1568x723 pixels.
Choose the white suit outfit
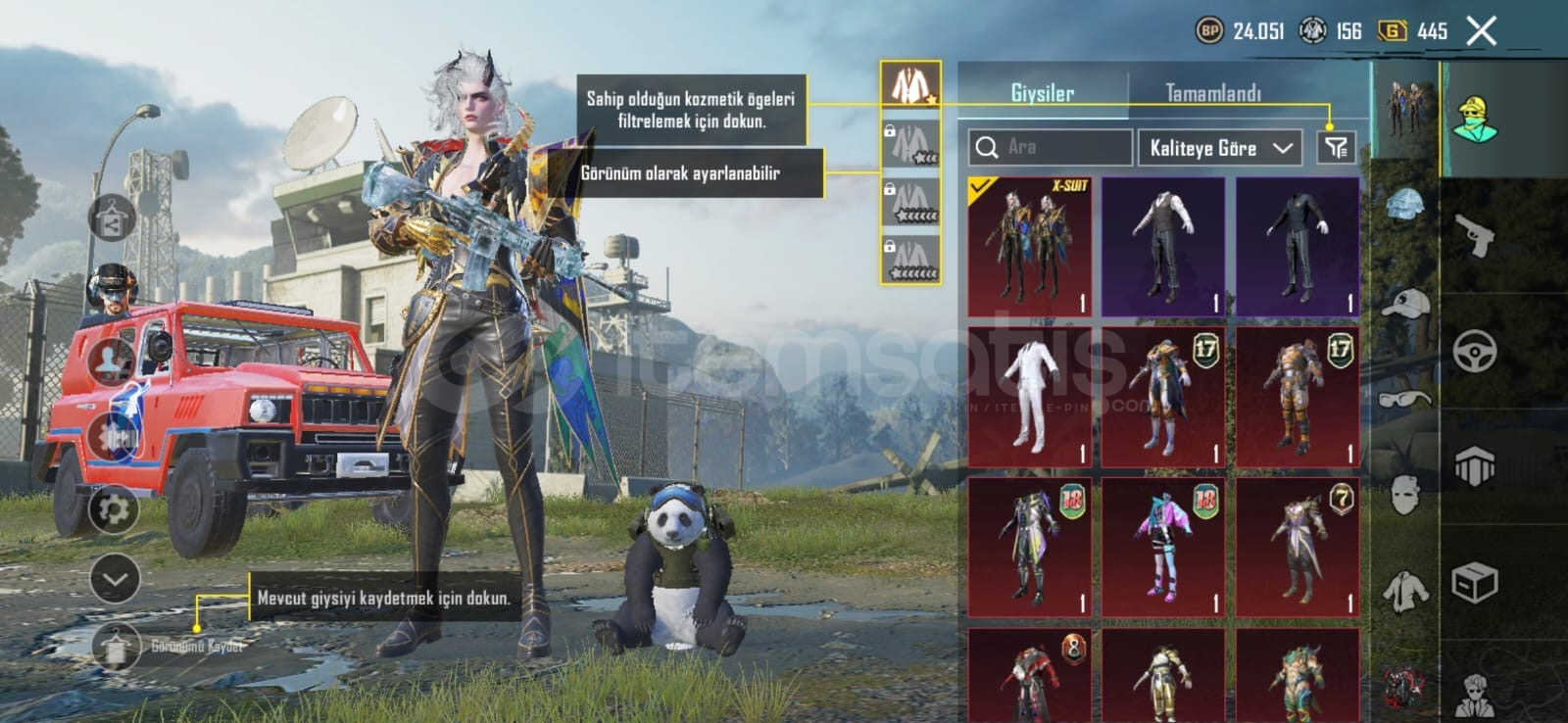click(x=1029, y=396)
